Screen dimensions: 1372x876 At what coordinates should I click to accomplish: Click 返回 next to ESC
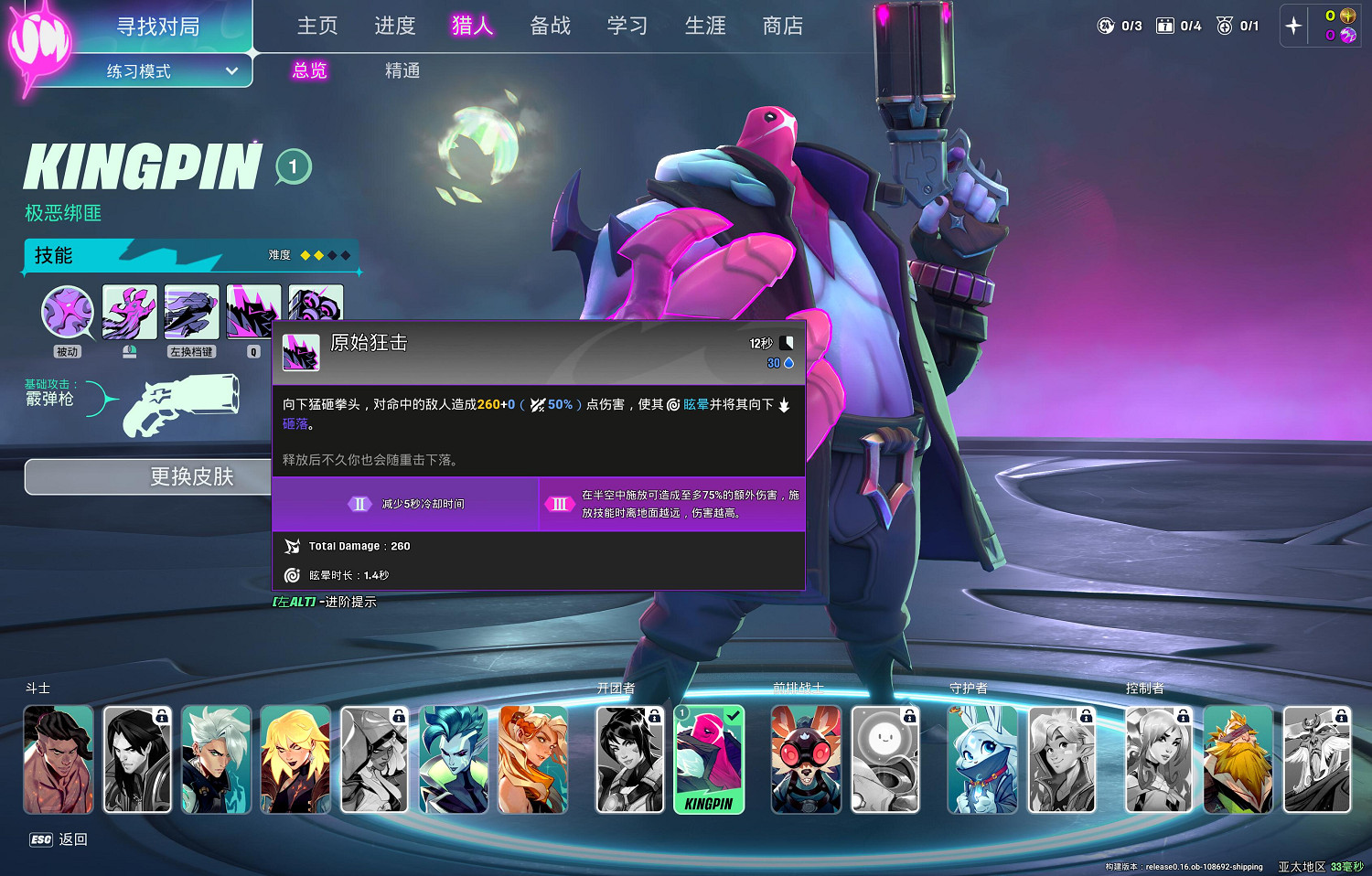click(x=73, y=839)
